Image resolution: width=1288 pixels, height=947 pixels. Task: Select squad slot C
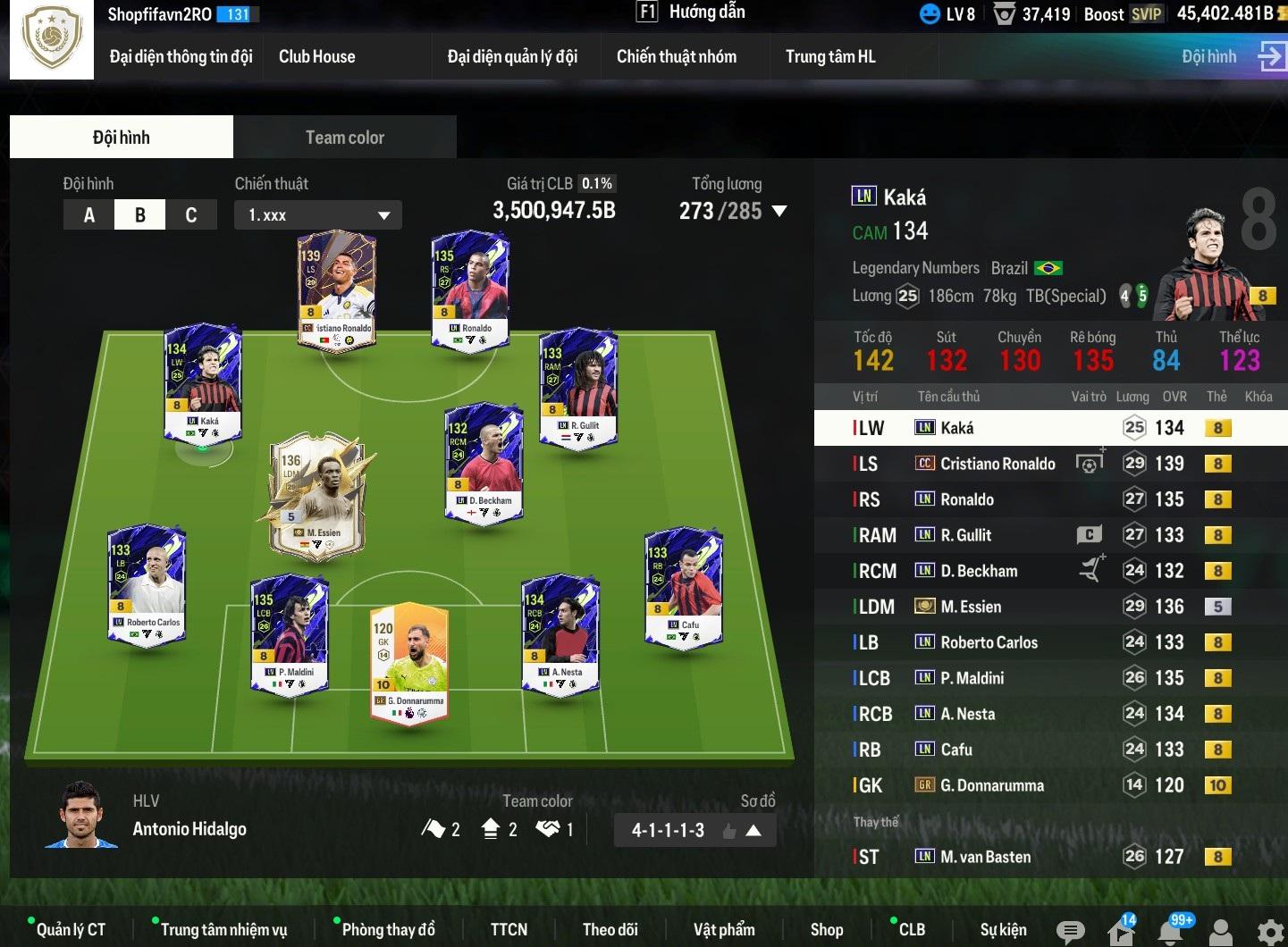click(190, 215)
